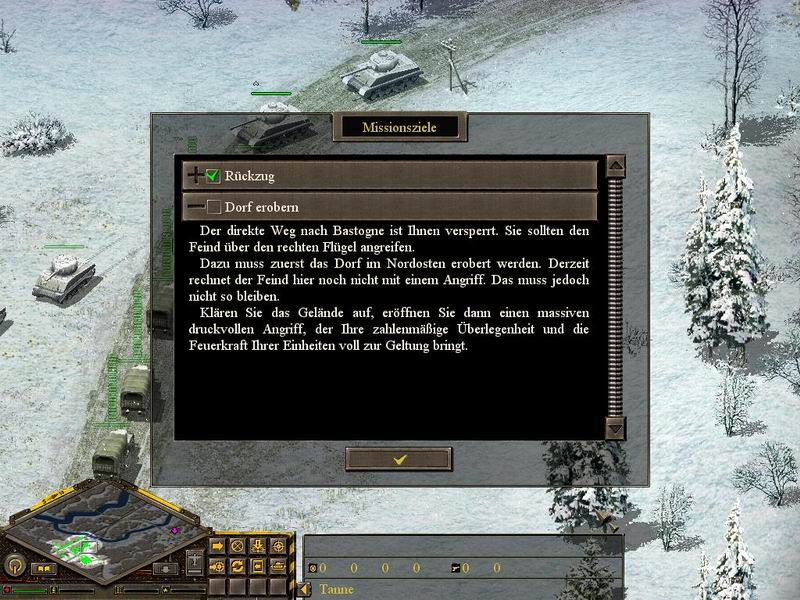Open the round menu button beside minimap
The height and width of the screenshot is (600, 800).
[15, 564]
